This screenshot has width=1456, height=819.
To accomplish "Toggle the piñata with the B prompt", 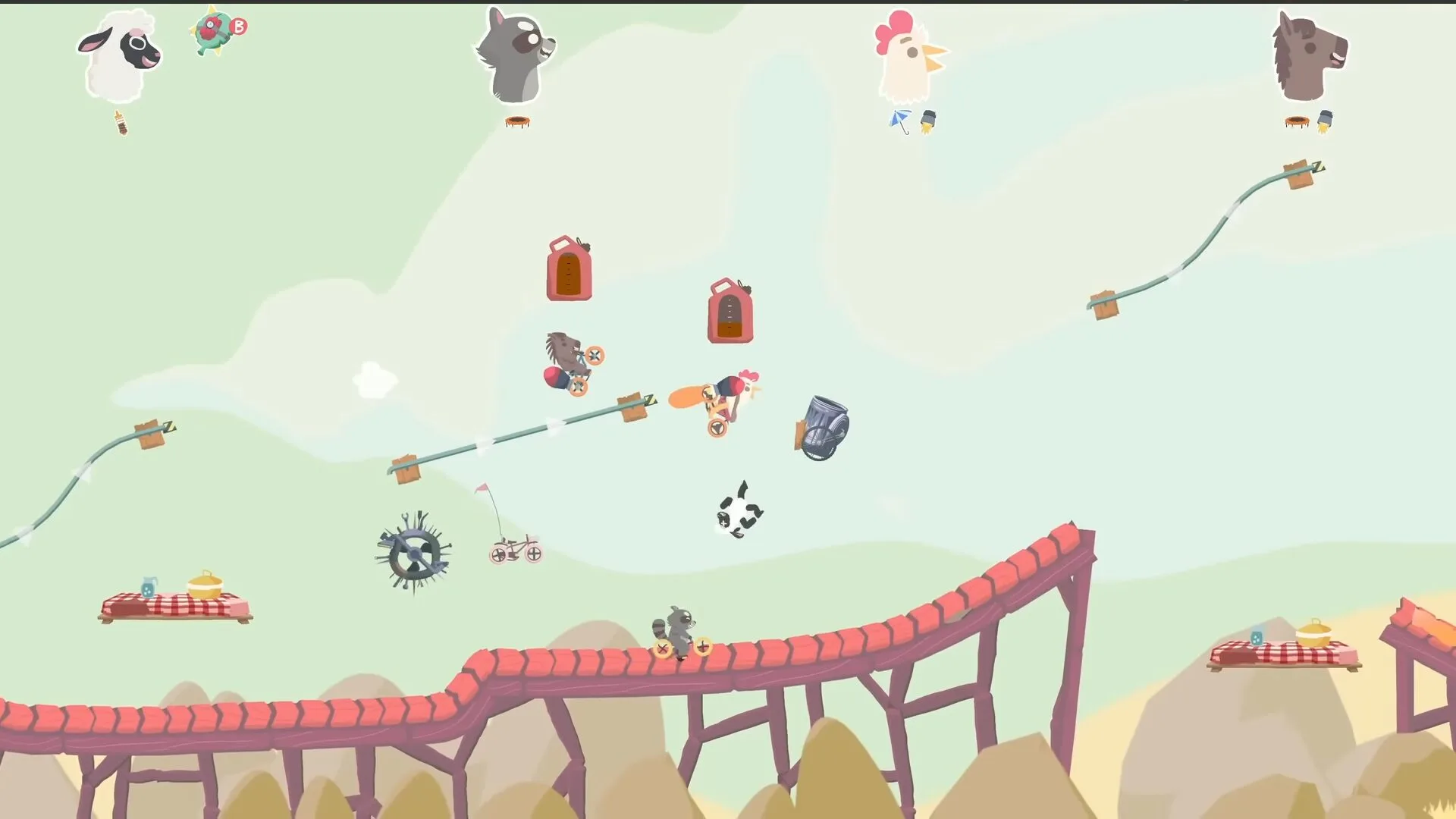I will (x=215, y=29).
